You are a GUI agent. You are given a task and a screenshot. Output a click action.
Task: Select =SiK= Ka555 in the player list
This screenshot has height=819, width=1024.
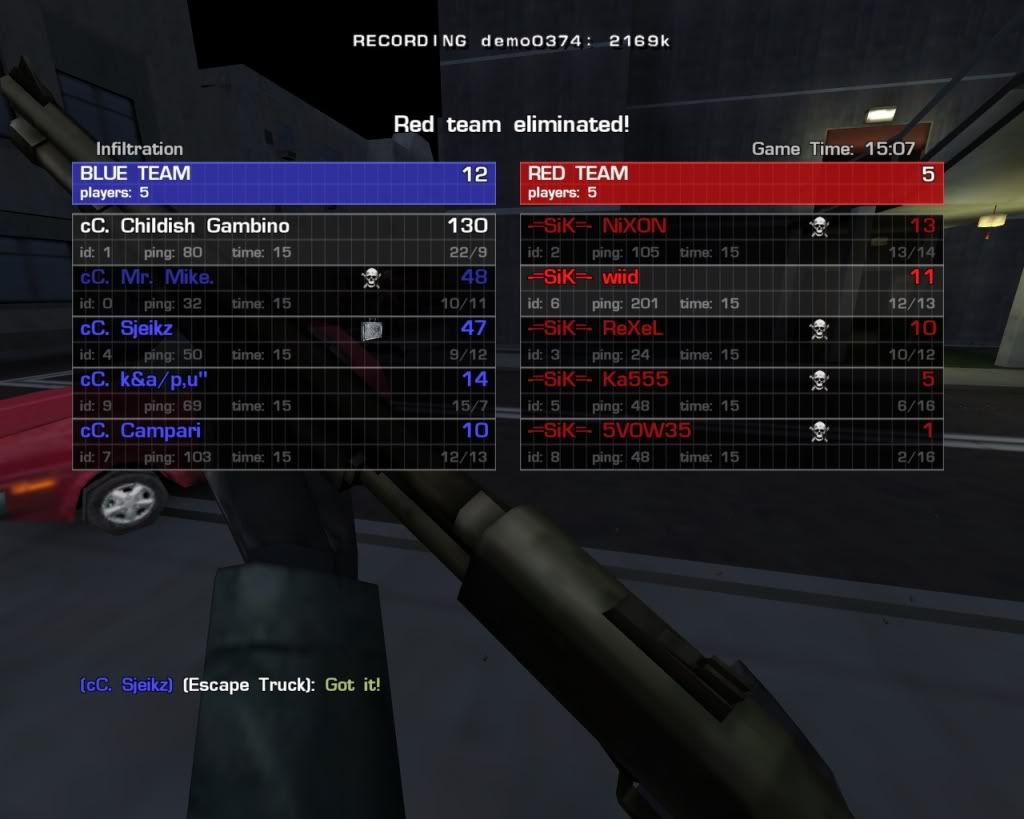(x=731, y=392)
